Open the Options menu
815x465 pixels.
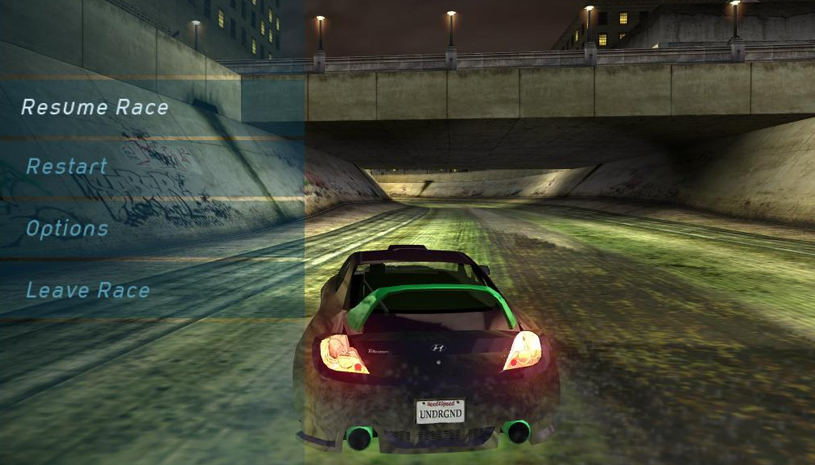pos(67,229)
